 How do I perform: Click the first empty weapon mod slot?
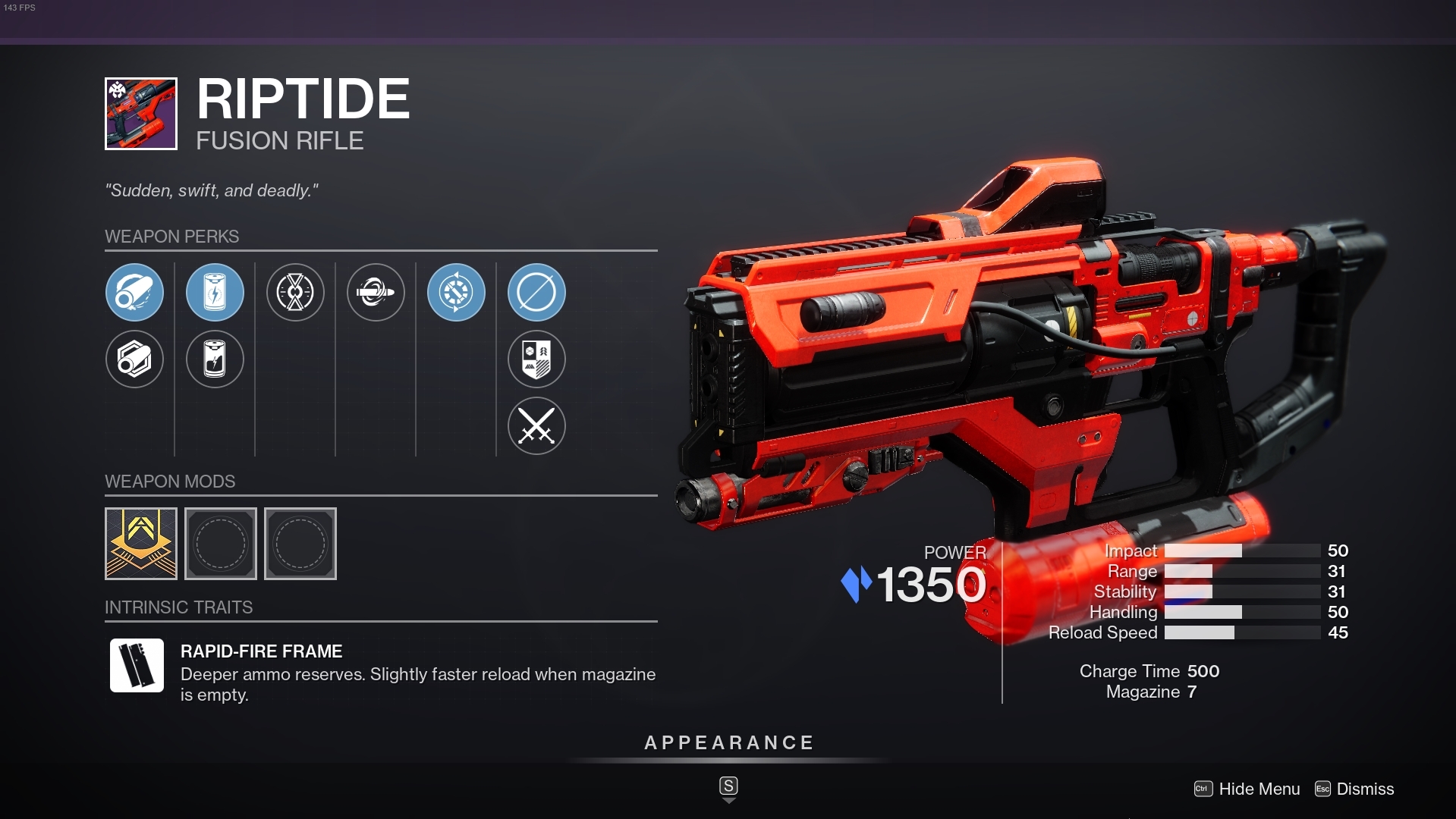click(x=221, y=544)
